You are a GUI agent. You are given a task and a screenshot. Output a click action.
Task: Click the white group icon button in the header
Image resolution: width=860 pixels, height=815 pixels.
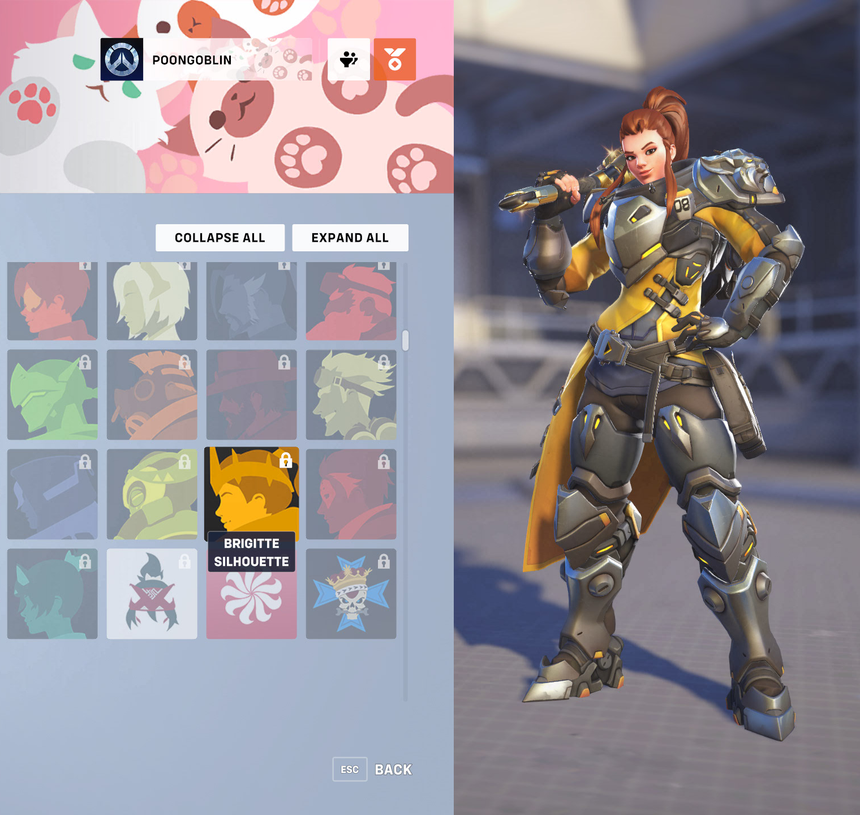[x=349, y=60]
